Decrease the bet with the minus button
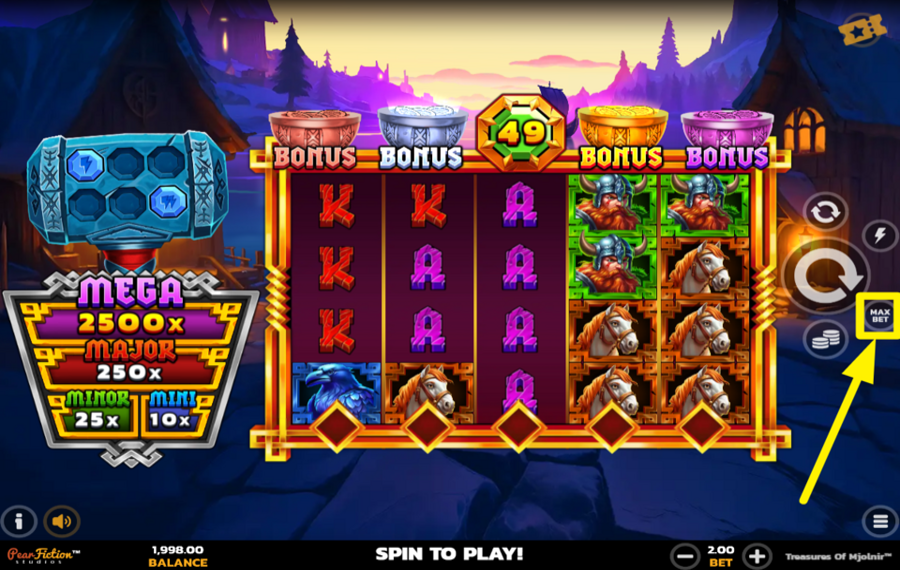This screenshot has height=570, width=900. [x=685, y=556]
